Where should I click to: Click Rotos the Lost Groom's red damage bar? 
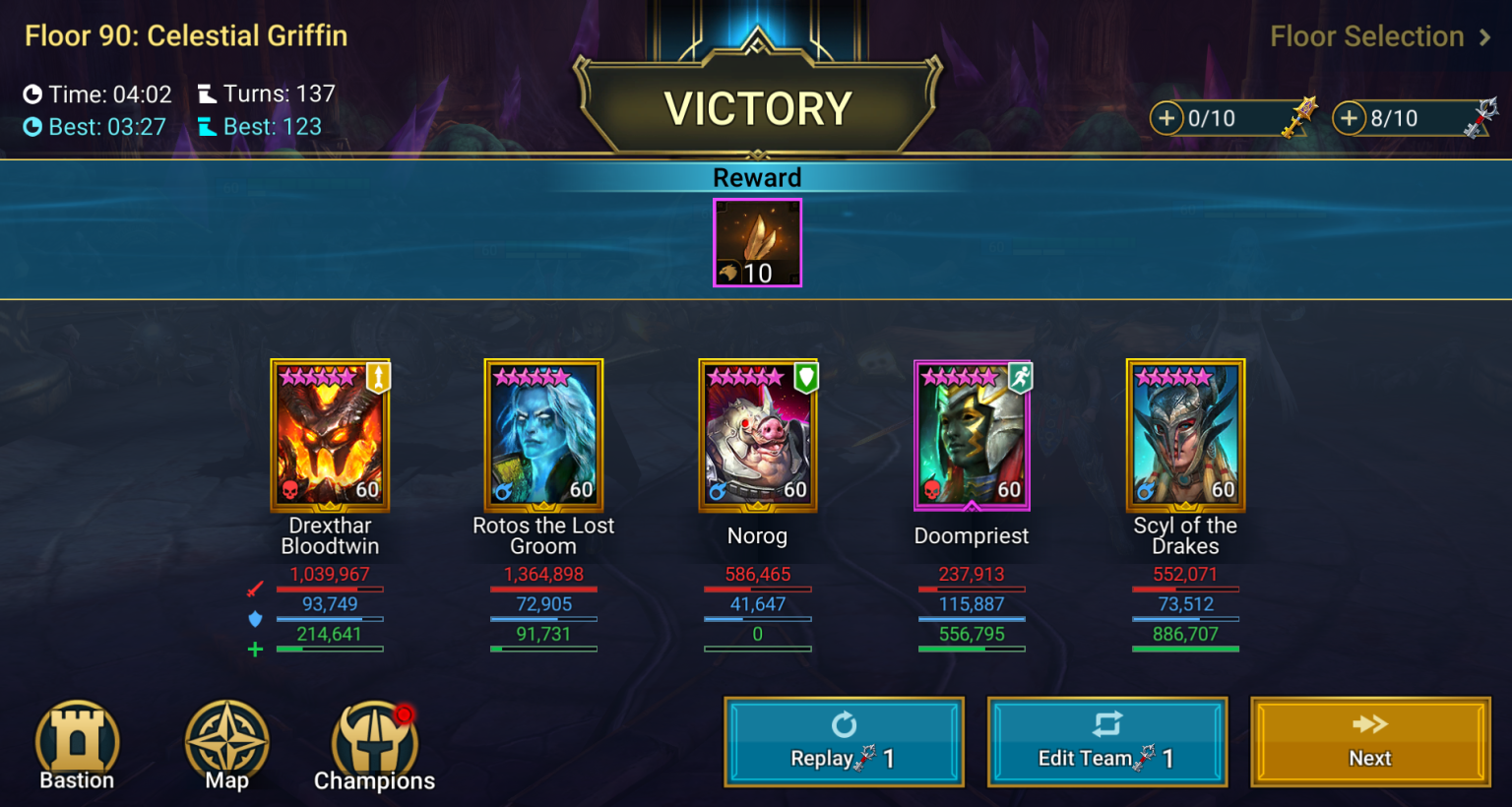point(543,589)
